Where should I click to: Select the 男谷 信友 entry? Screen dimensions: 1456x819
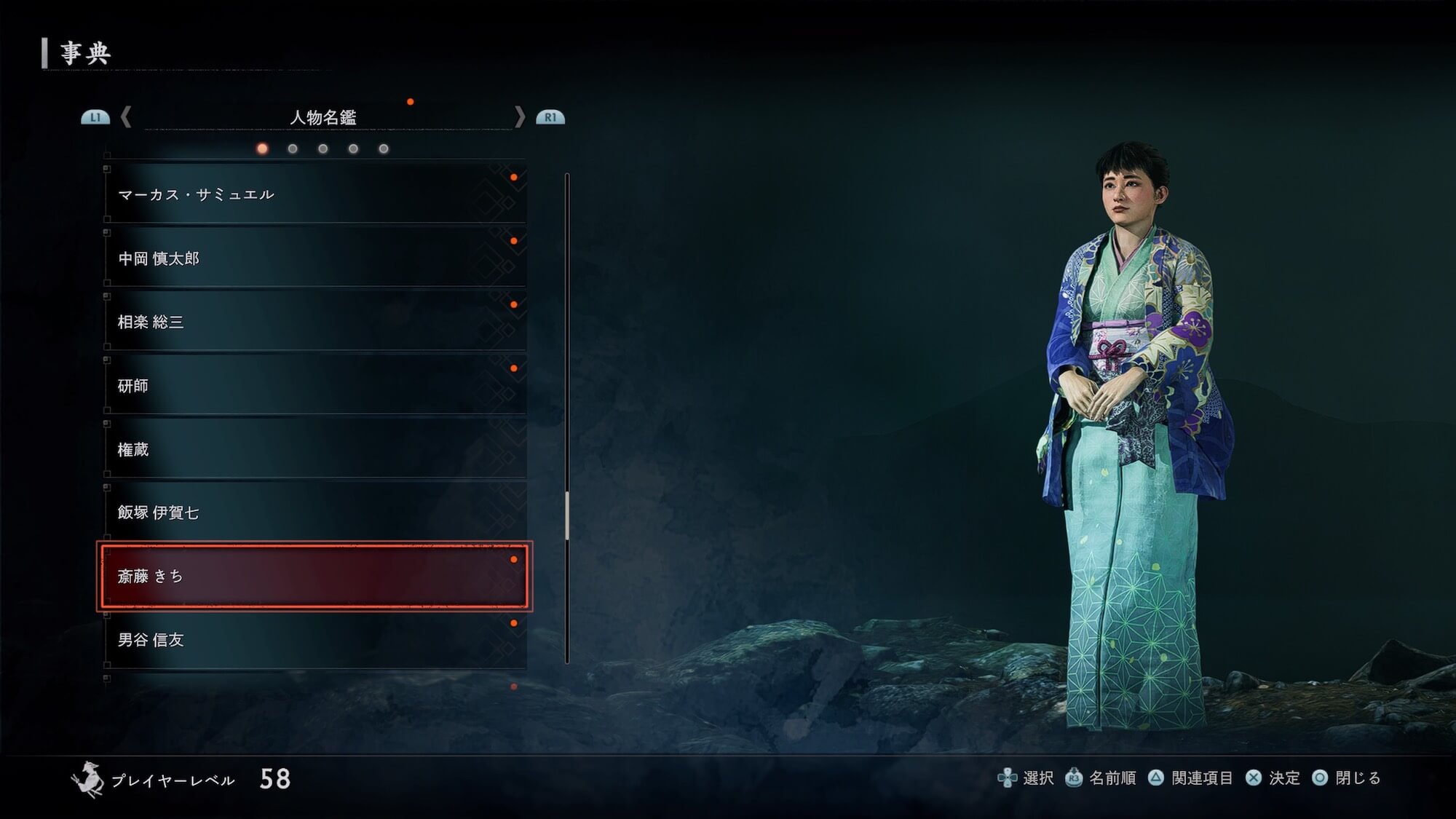coord(314,640)
